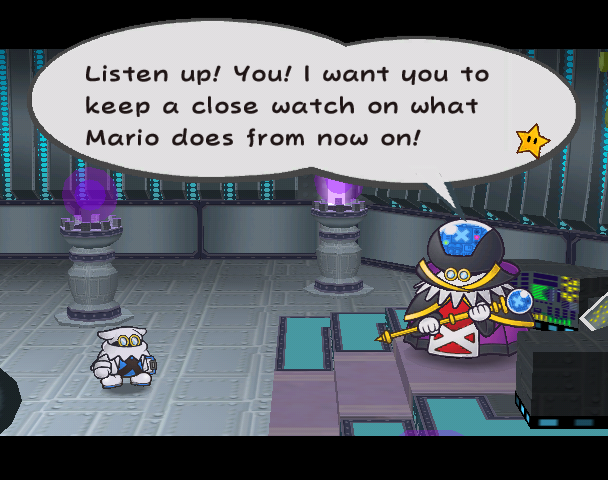Advance dialogue with the star continue icon
608x480 pixels.
533,140
